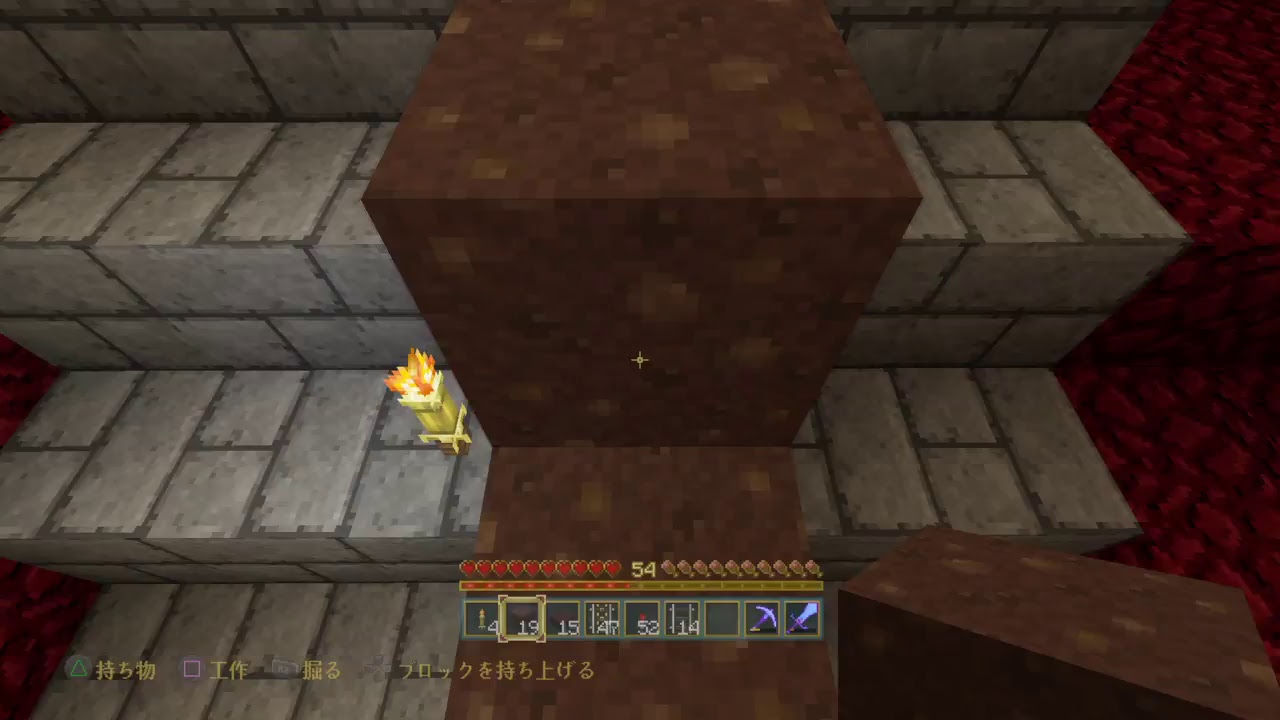
Task: Click the highlighted selected hotbar slot frame
Action: tap(520, 616)
